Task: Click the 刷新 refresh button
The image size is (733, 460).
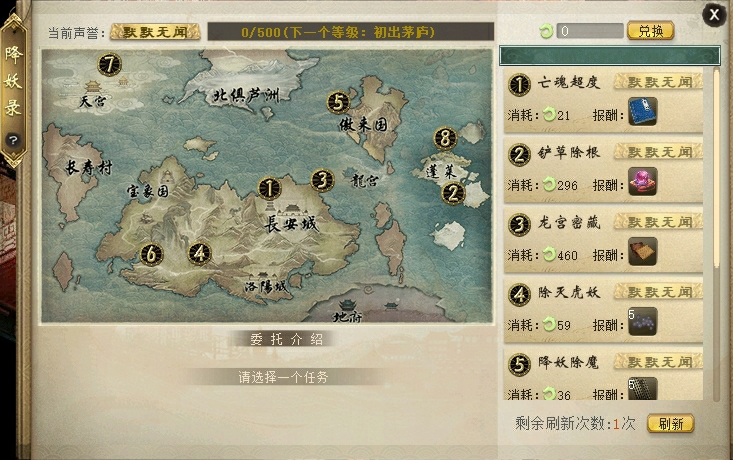Action: [670, 424]
